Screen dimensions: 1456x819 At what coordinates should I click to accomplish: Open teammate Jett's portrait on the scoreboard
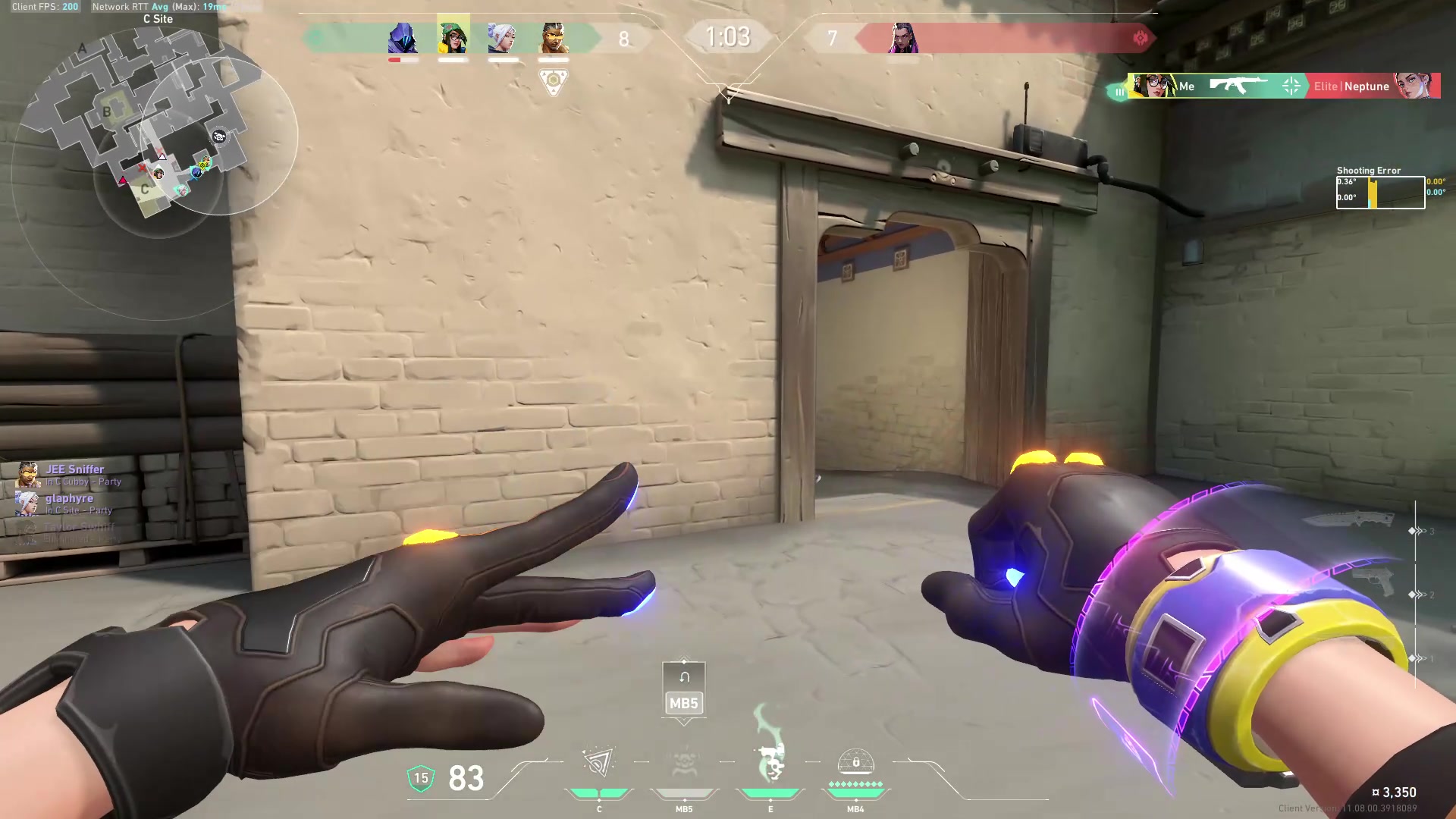tap(503, 39)
